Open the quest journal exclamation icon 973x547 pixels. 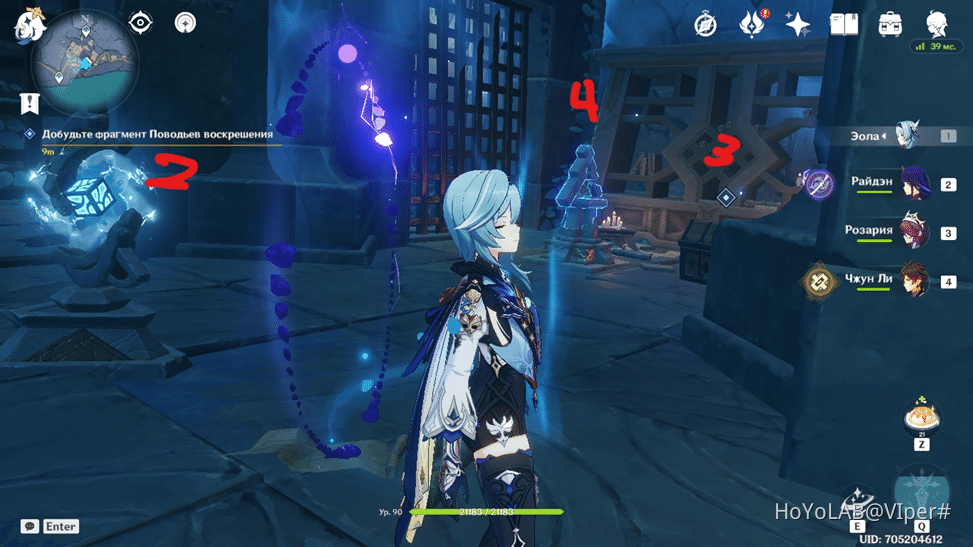(x=30, y=101)
